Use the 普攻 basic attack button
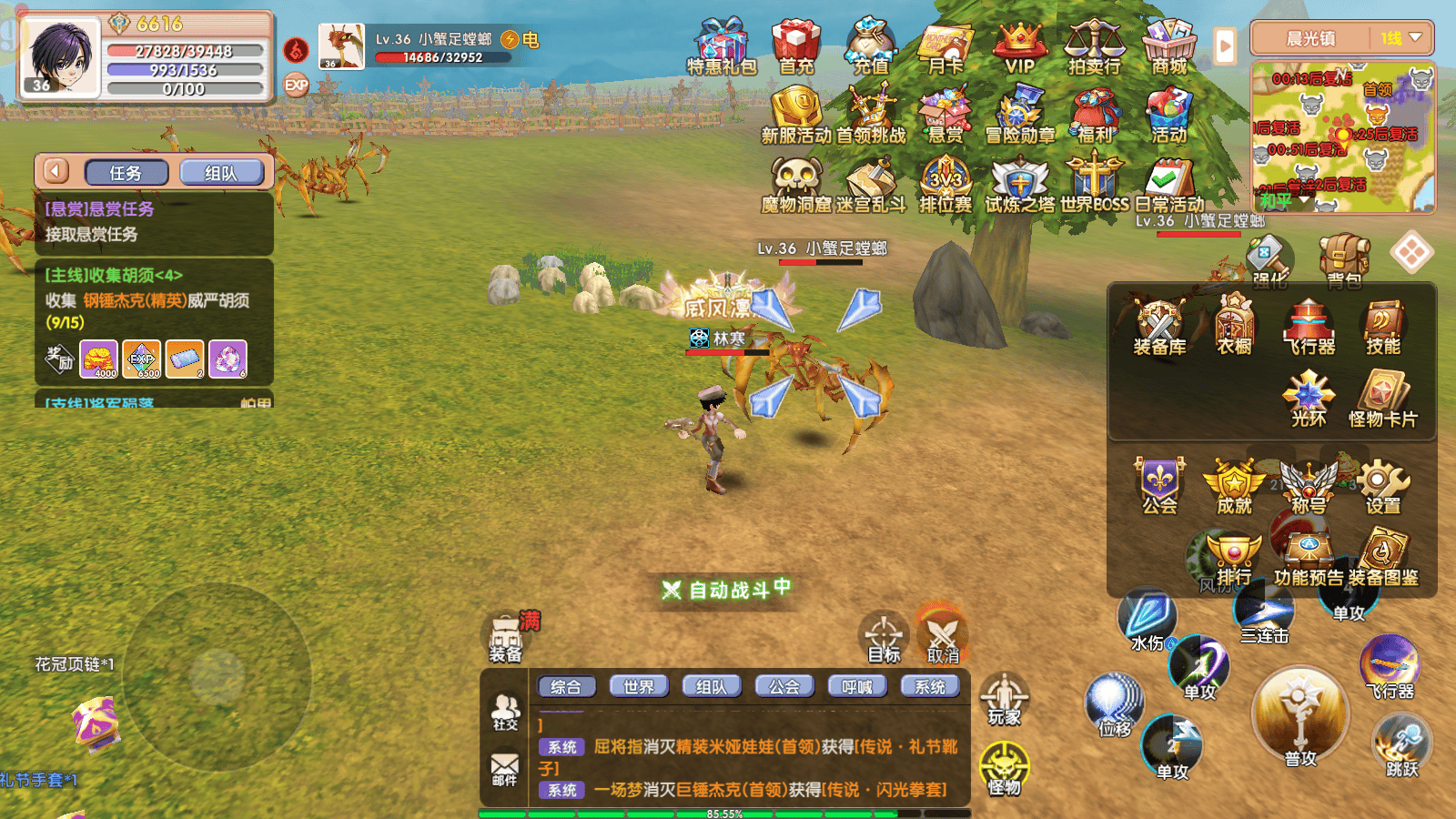The width and height of the screenshot is (1456, 819). (1300, 719)
